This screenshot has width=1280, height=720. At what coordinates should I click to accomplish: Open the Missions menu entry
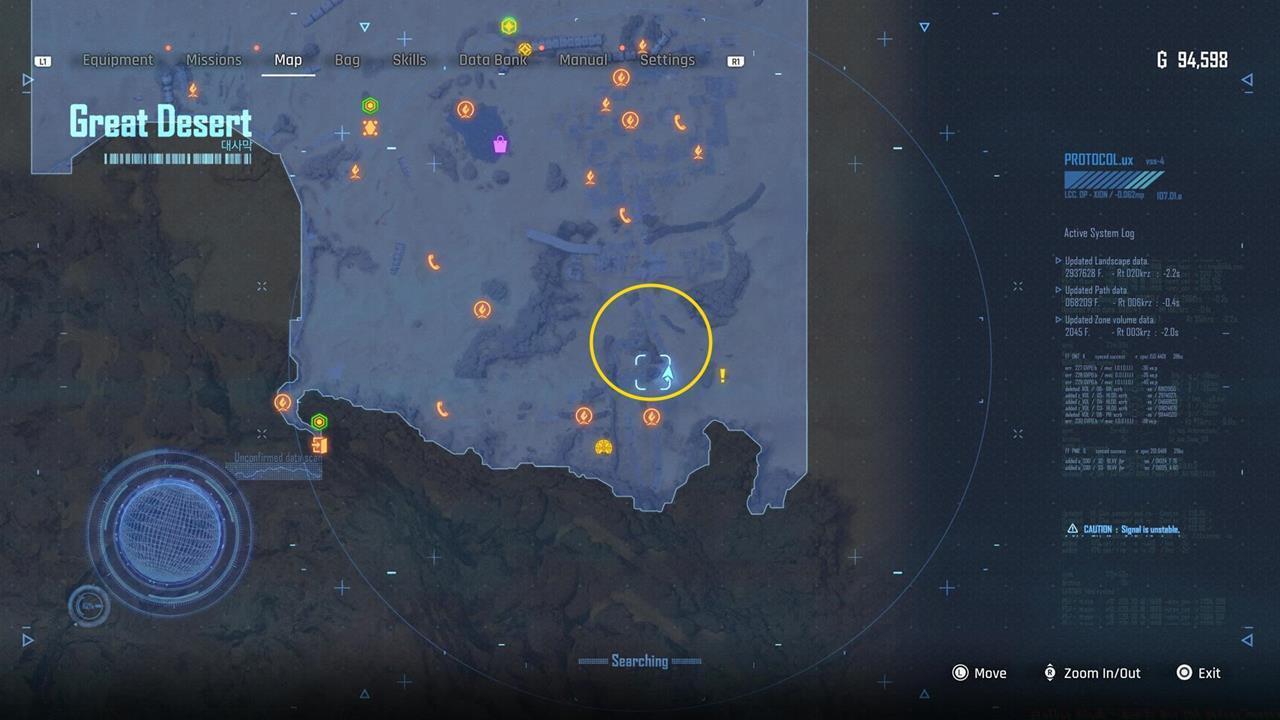pos(213,60)
